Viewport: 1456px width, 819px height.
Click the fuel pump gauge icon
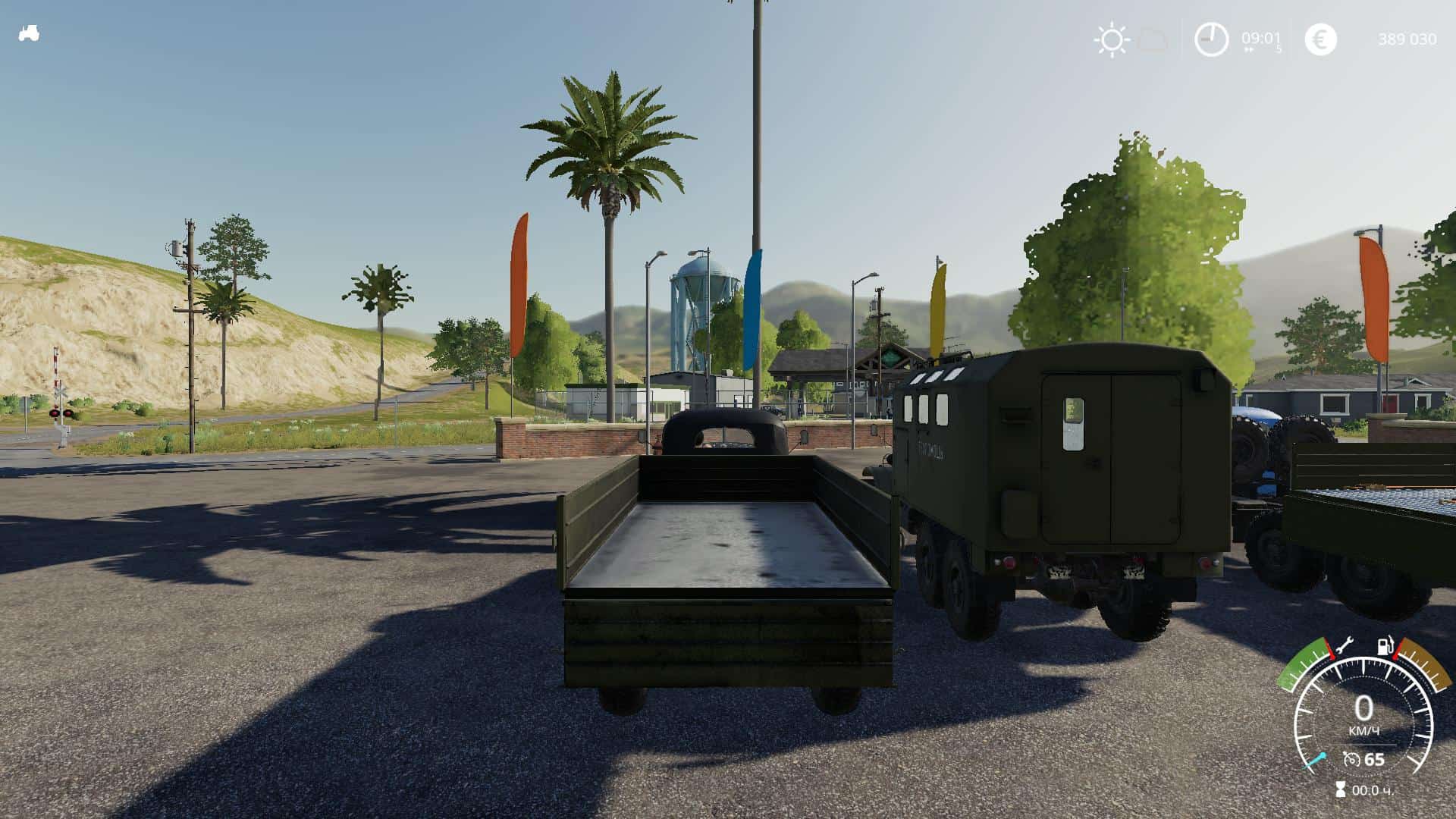coord(1385,647)
